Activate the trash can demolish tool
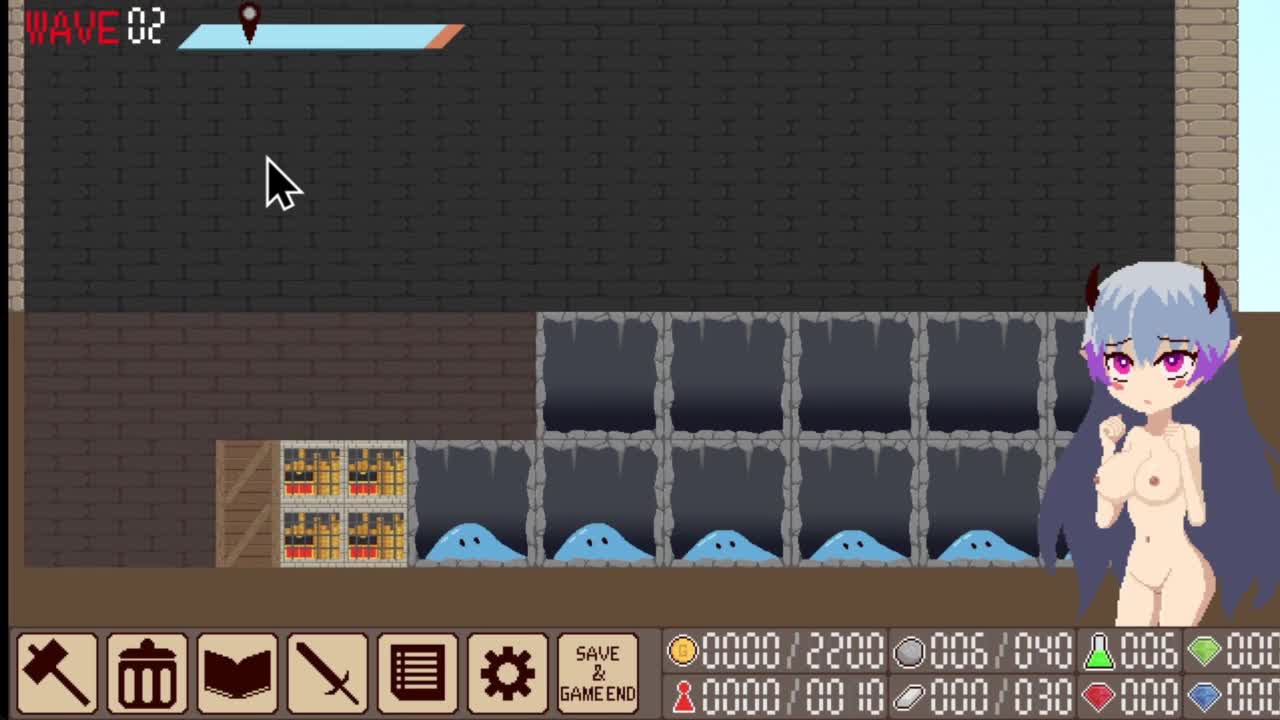1280x720 pixels. click(147, 672)
